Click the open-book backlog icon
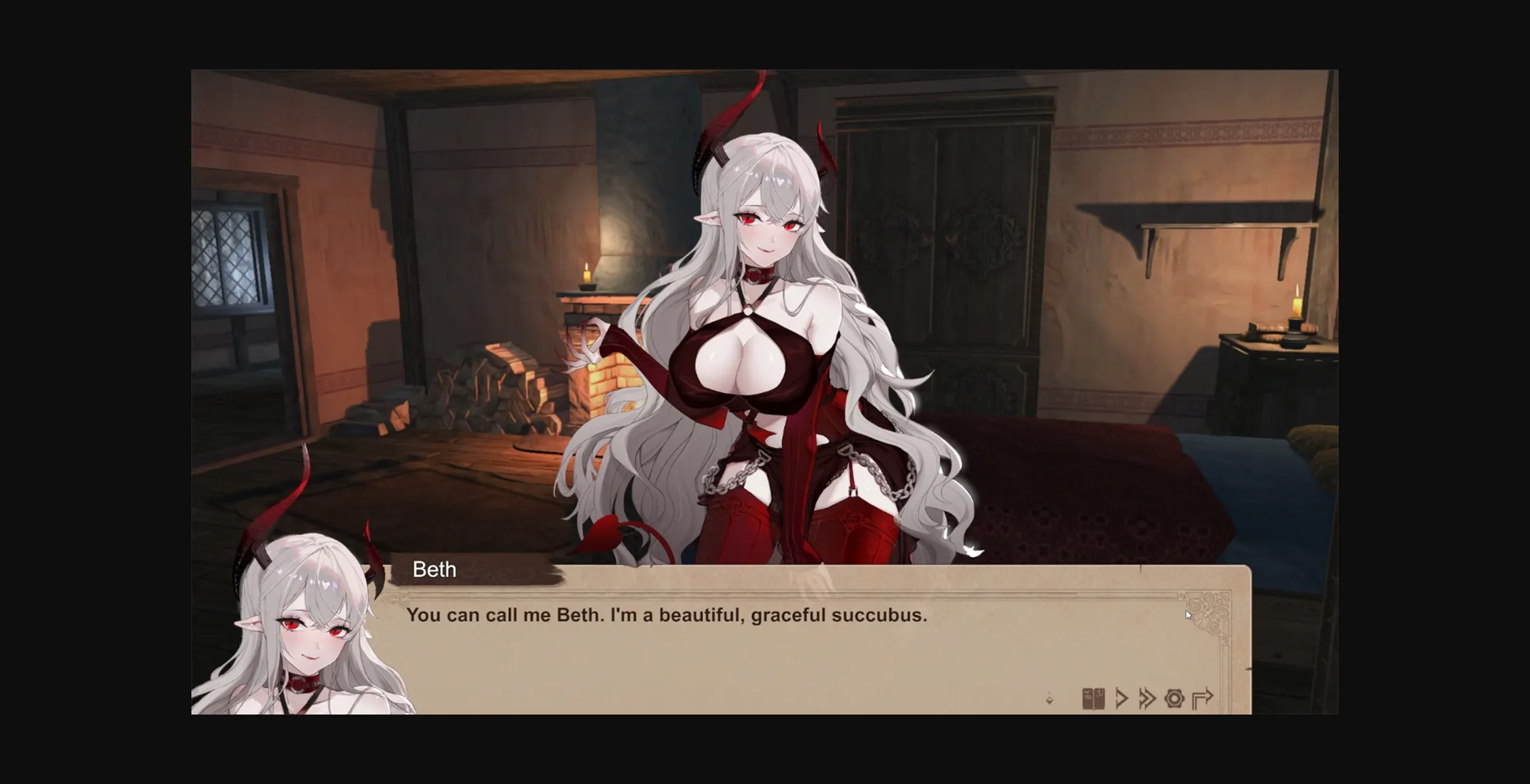1530x784 pixels. coord(1093,698)
